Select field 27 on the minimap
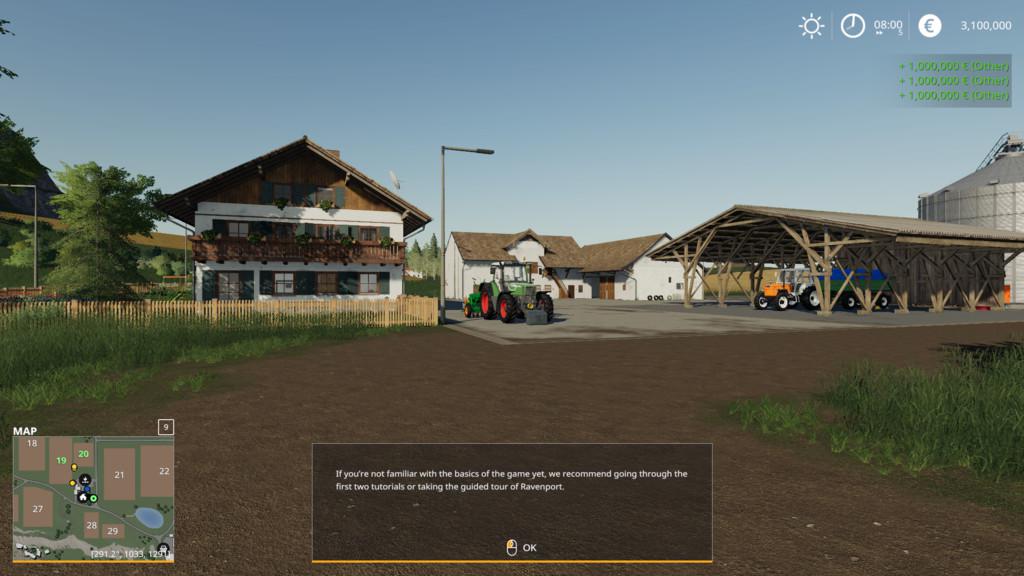The width and height of the screenshot is (1024, 576). [x=38, y=508]
